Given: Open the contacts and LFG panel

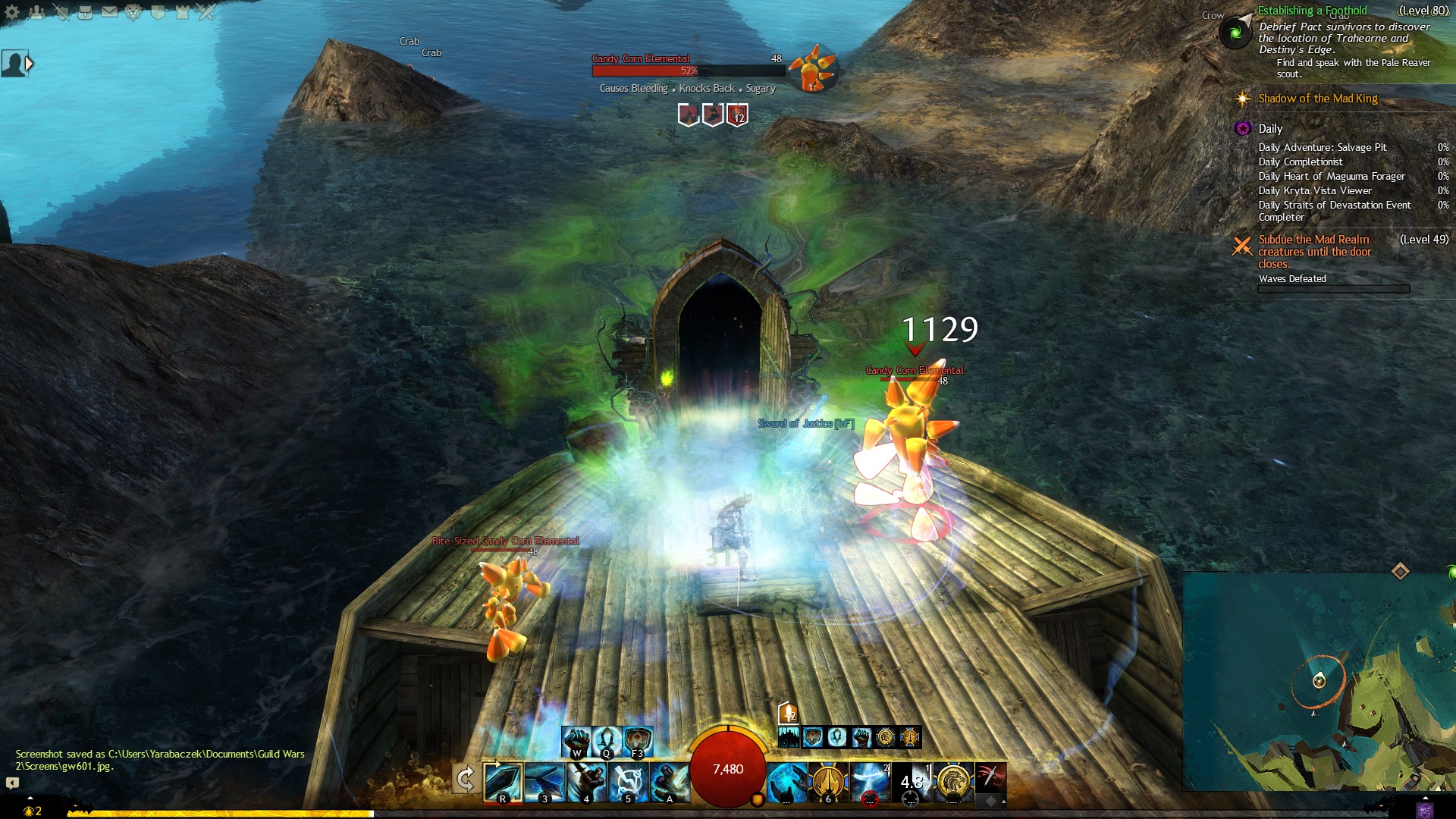Looking at the screenshot, I should click(36, 12).
